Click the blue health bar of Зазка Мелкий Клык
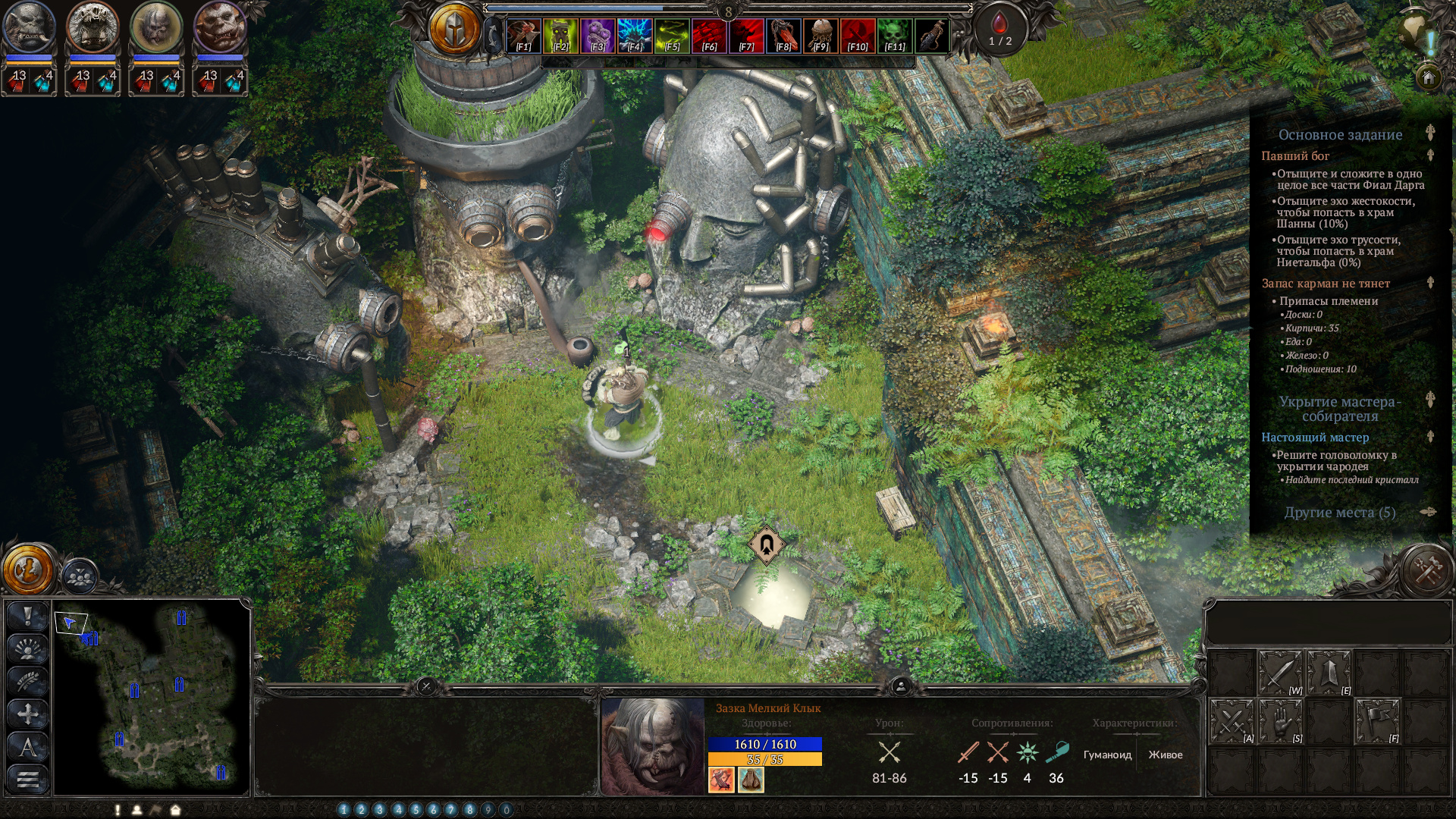1456x819 pixels. coord(766,745)
